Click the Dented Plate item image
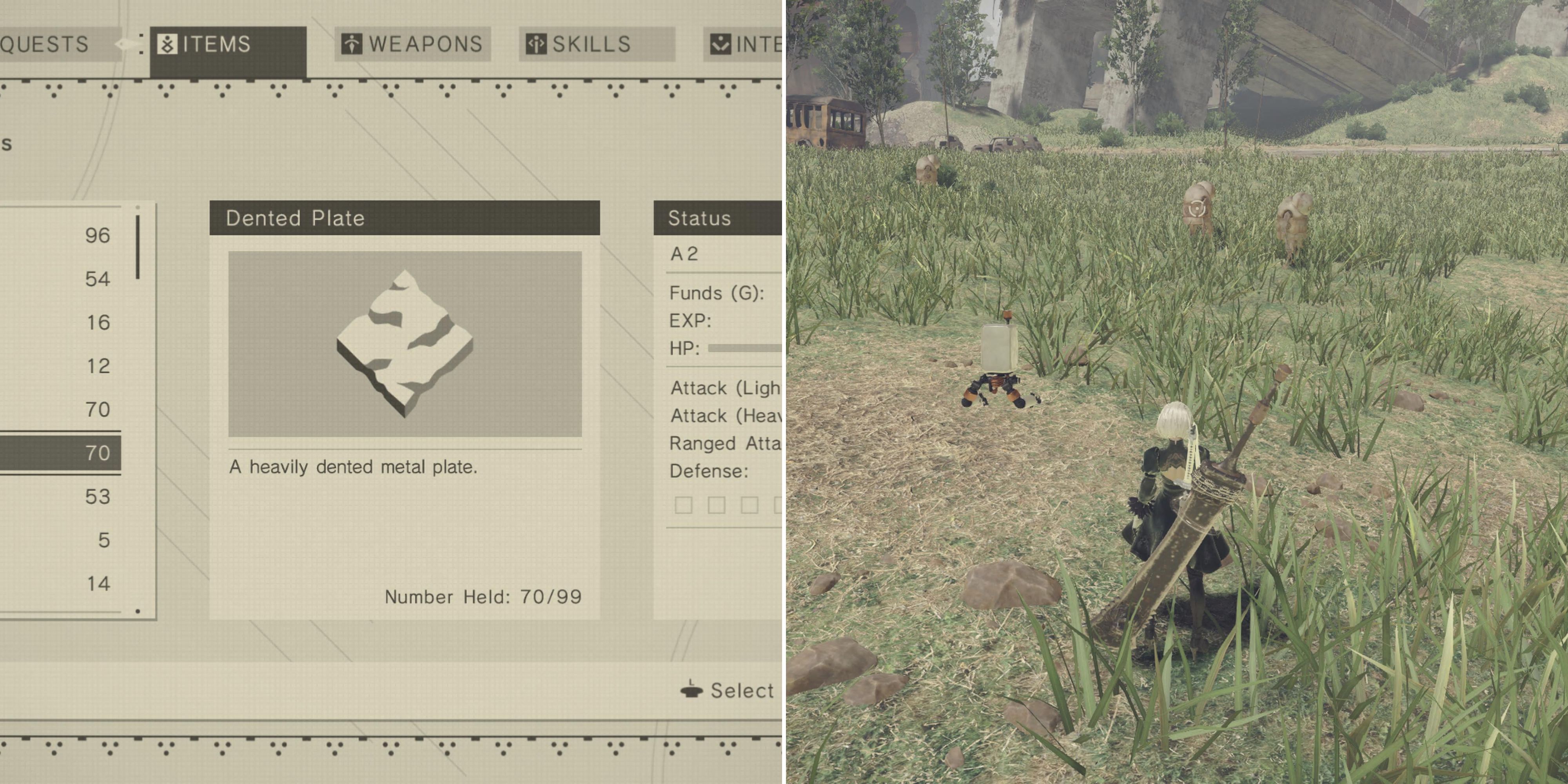1568x784 pixels. pos(405,344)
